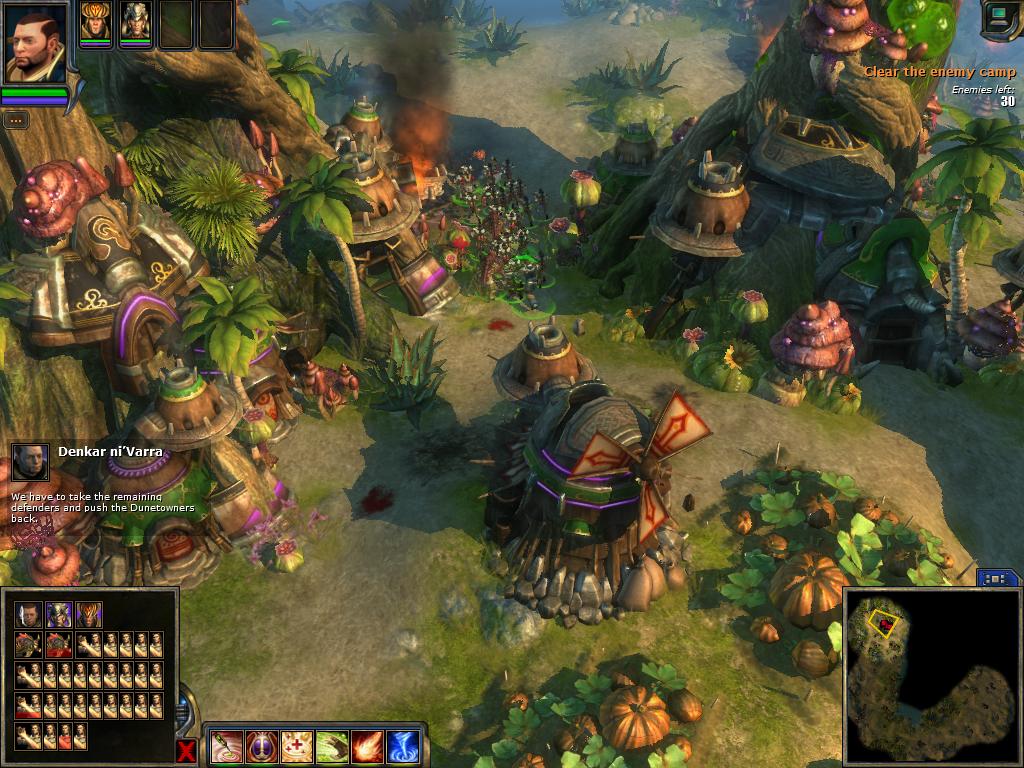Cast the blue whirlwind ability
1024x768 pixels.
click(x=402, y=746)
